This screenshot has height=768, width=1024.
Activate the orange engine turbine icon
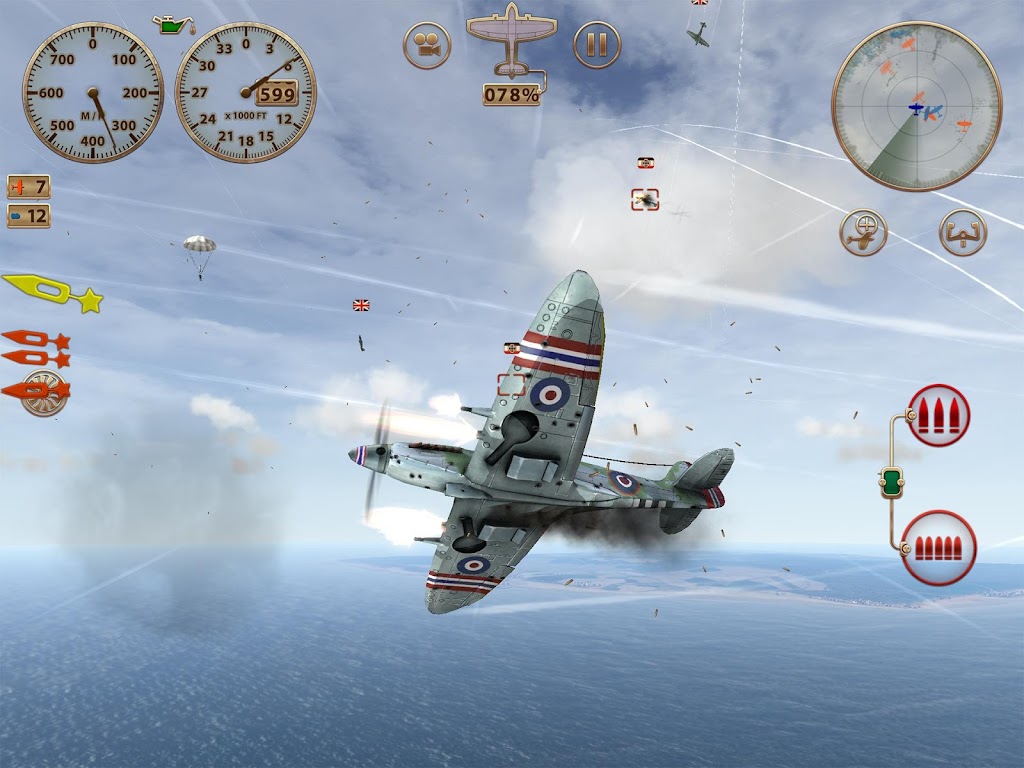point(41,392)
